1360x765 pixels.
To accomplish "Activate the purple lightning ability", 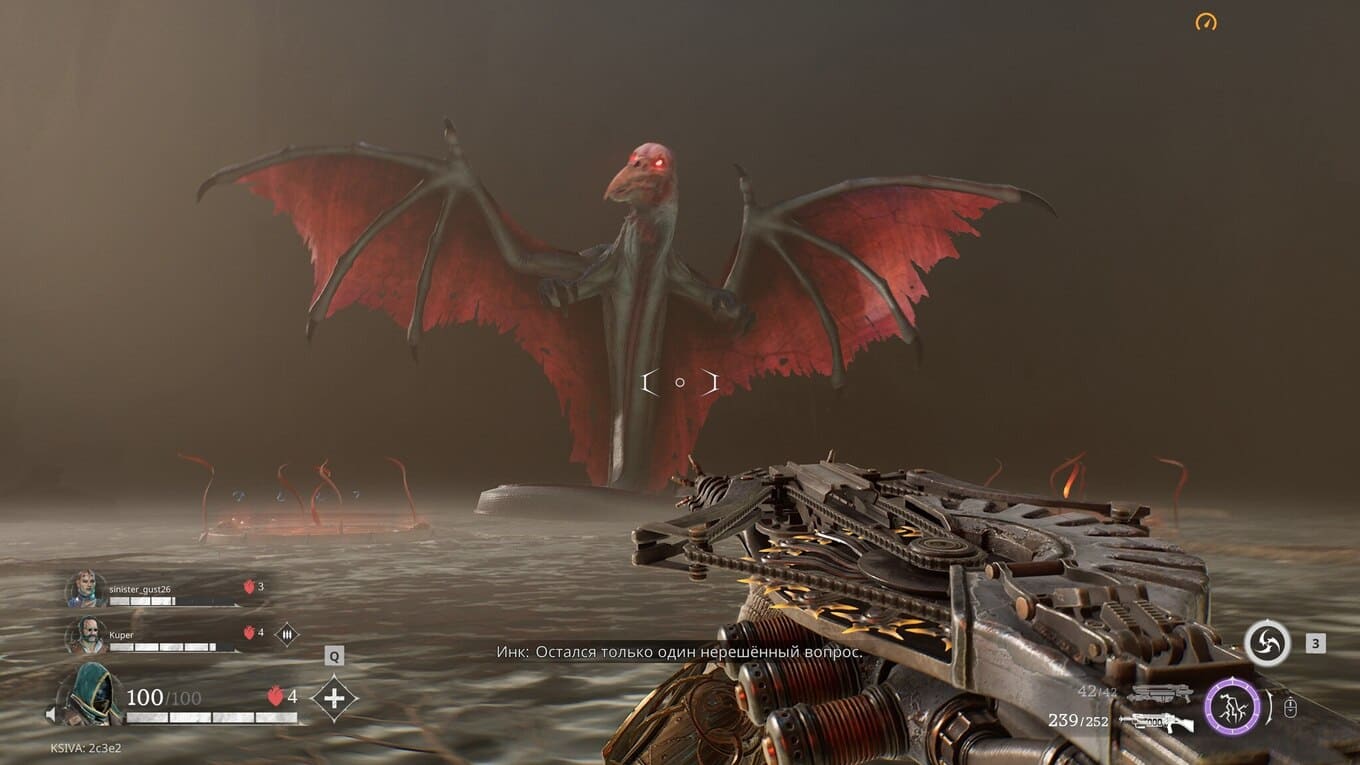I will click(1232, 706).
